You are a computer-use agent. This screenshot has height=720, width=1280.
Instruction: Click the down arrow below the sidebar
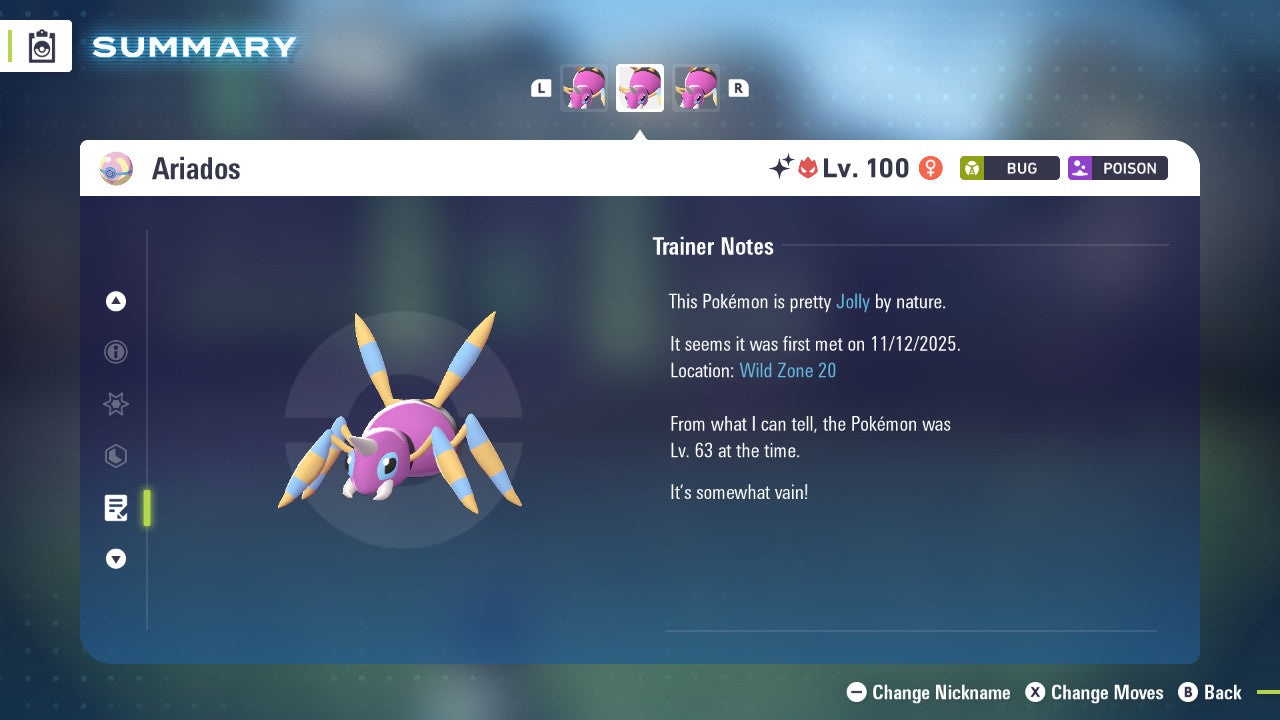click(115, 559)
